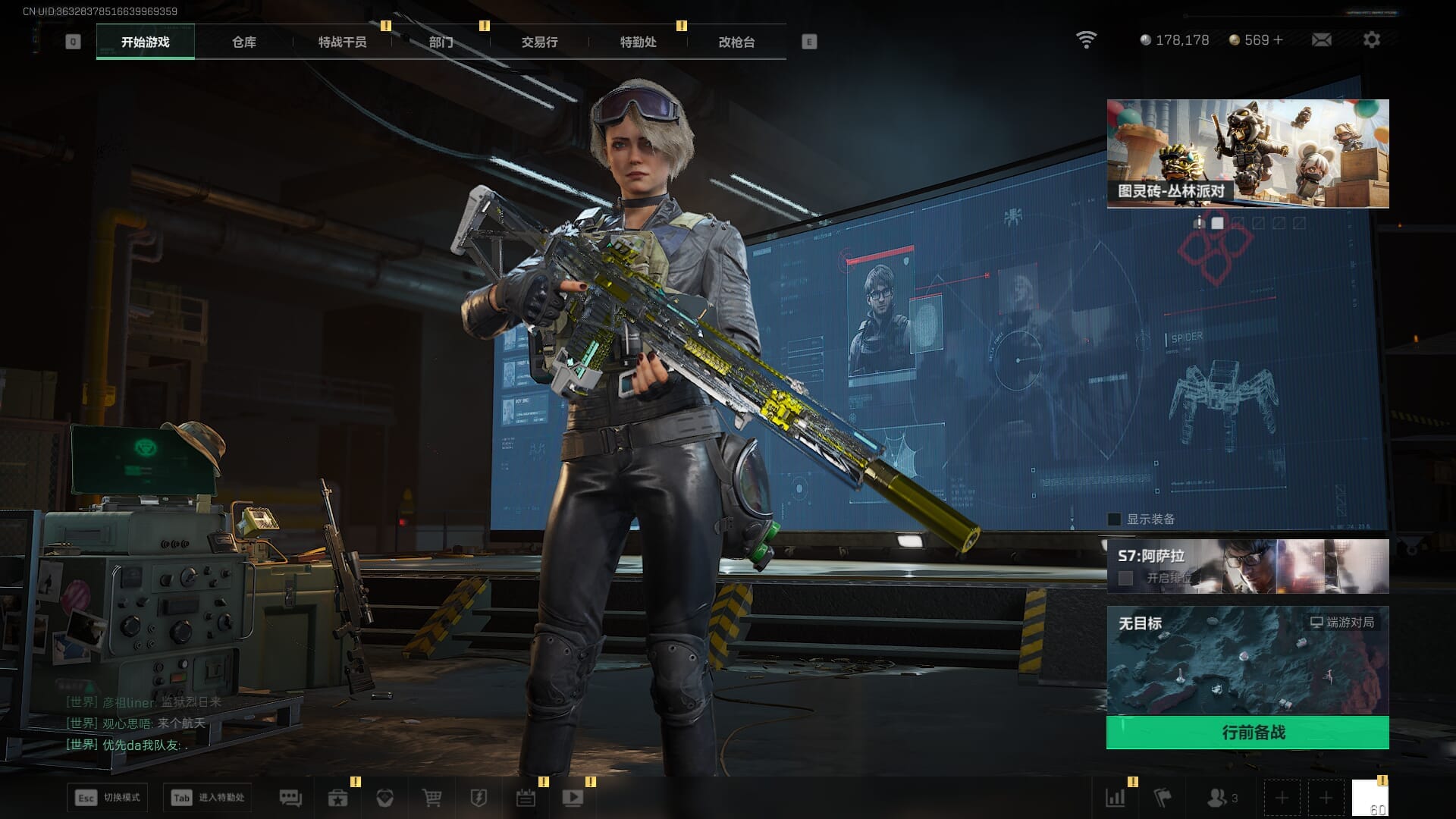Open the calendar events icon
This screenshot has height=819, width=1456.
pos(526,798)
